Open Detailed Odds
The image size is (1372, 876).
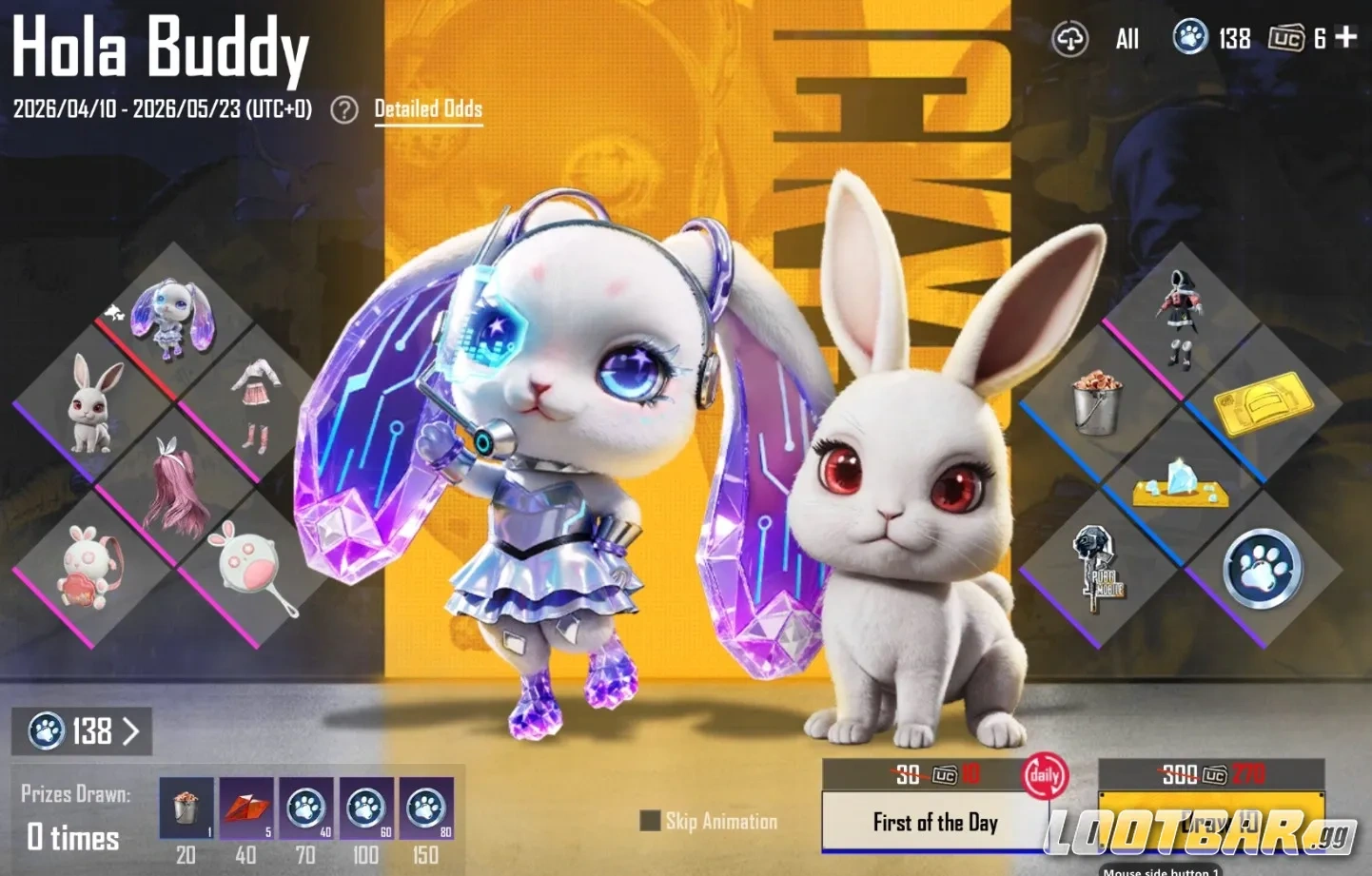pos(428,108)
